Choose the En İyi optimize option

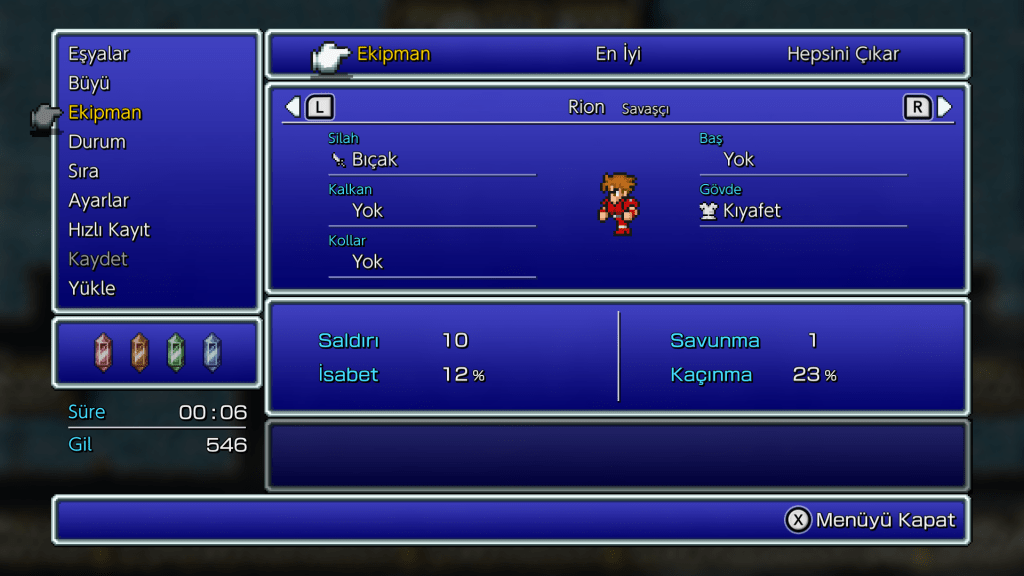click(618, 54)
